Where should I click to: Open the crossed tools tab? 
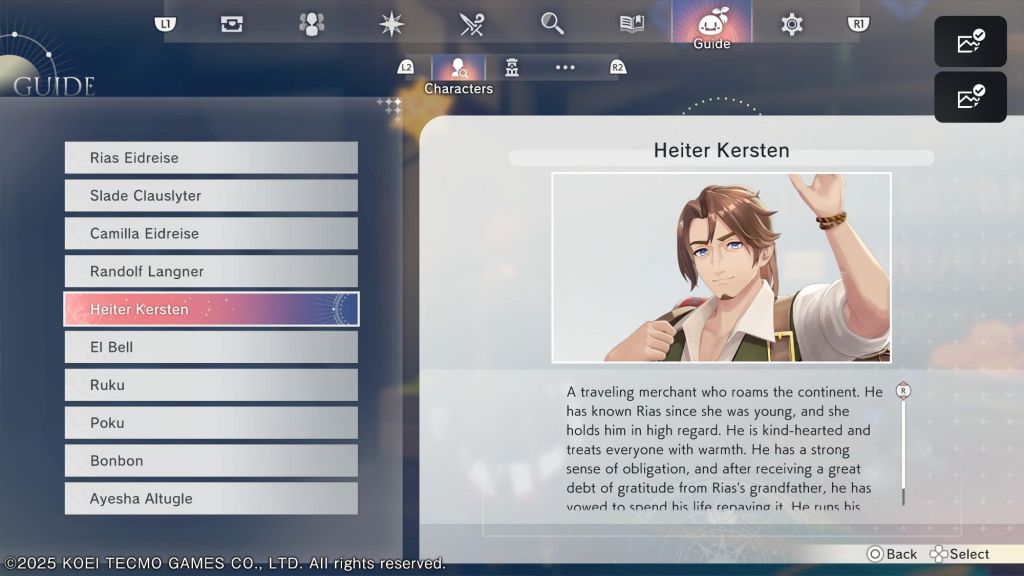click(472, 24)
